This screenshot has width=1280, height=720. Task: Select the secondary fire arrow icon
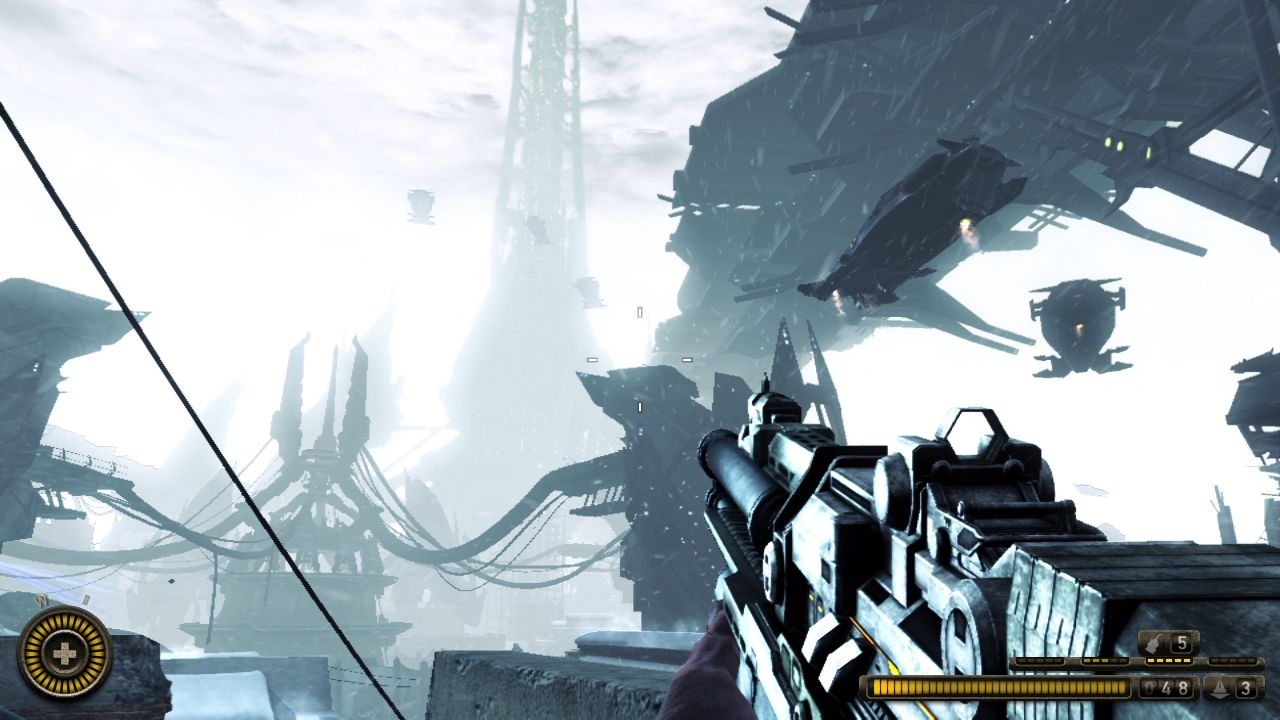[x=1220, y=688]
